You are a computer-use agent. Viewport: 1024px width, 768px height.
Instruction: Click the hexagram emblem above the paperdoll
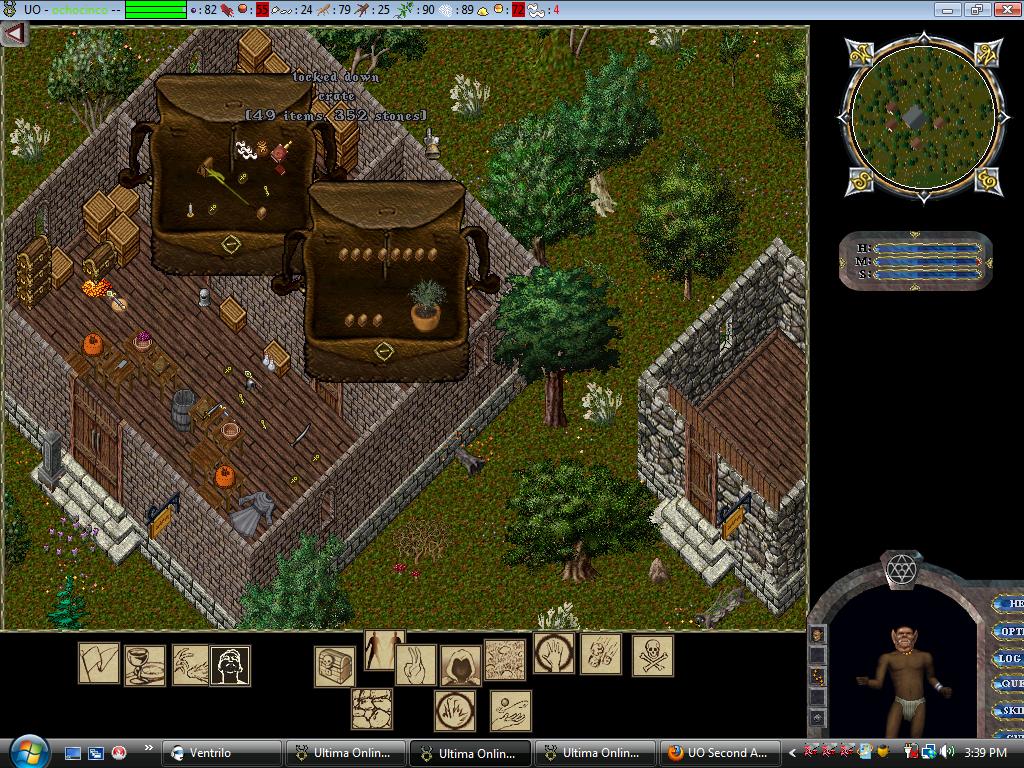(901, 570)
